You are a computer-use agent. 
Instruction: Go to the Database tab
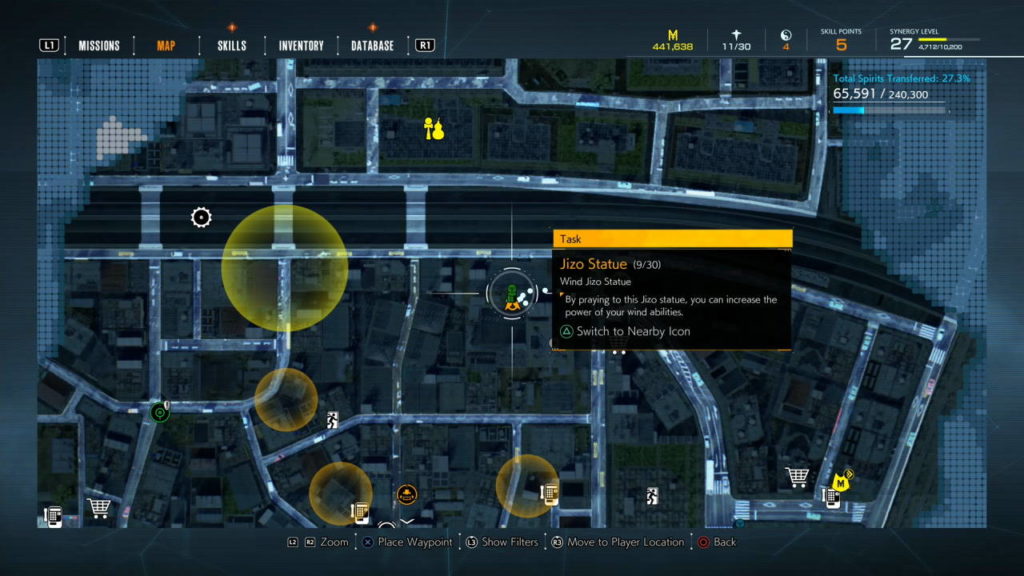(372, 45)
